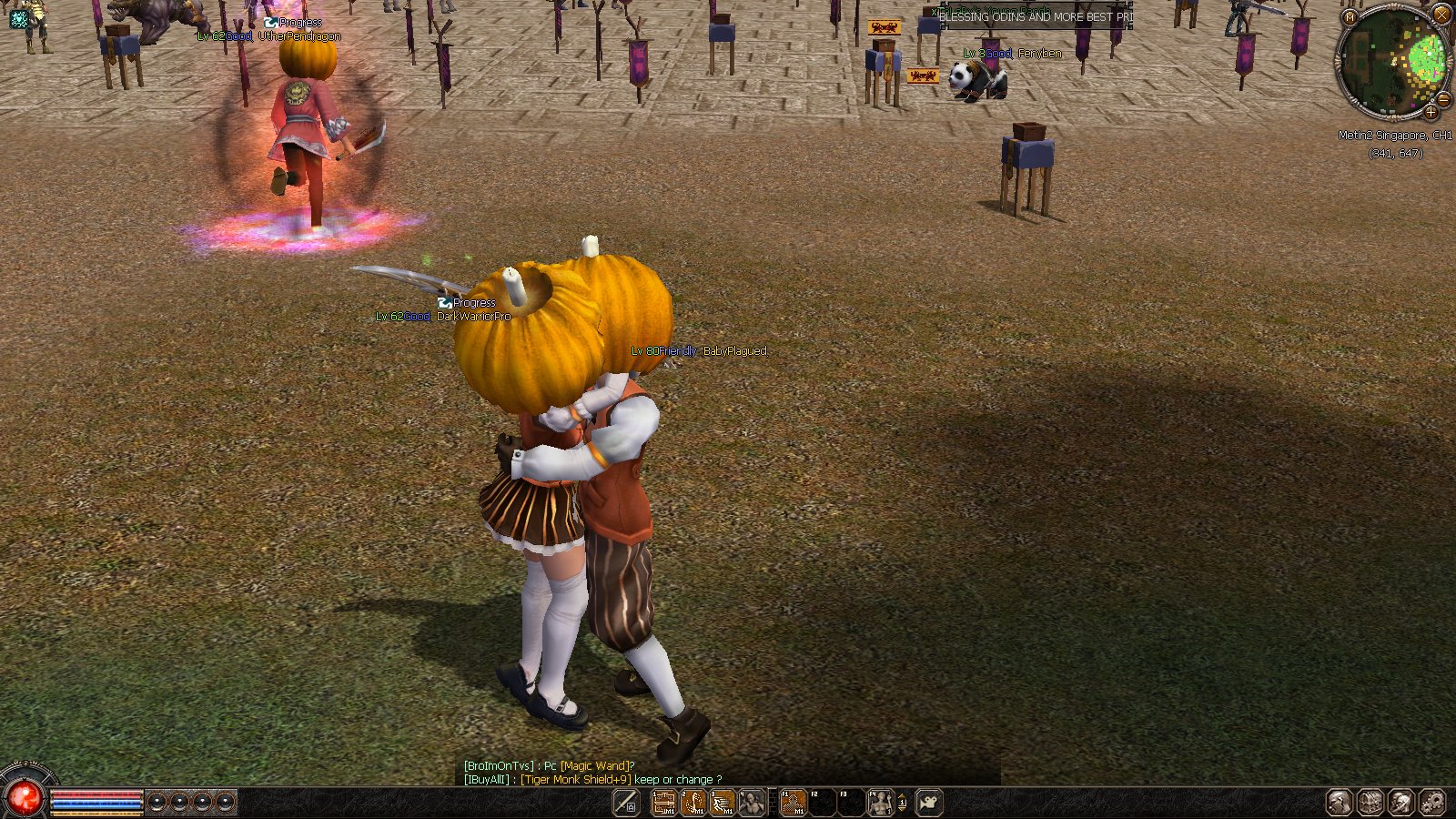
Task: Use the bald man emote in slot 4
Action: 752,803
